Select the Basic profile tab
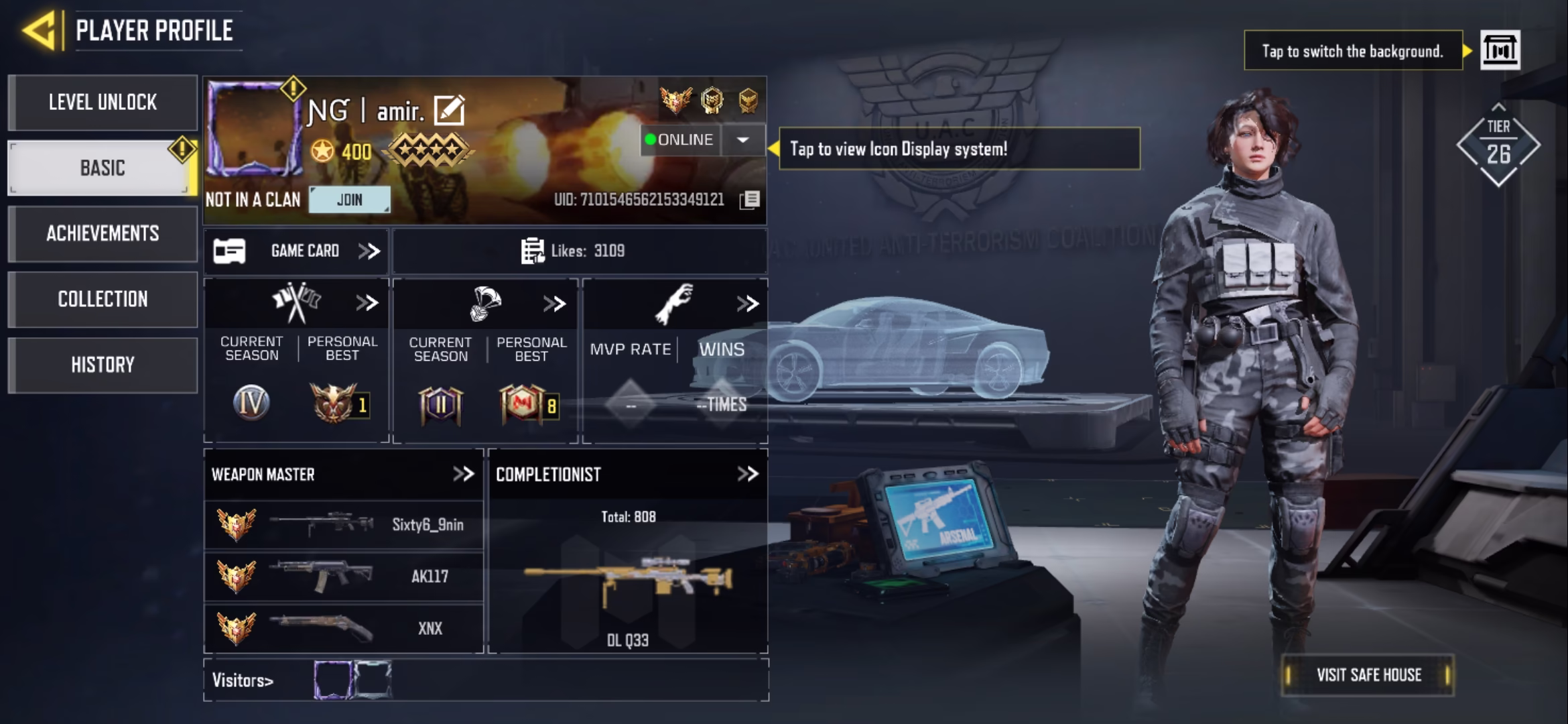The height and width of the screenshot is (724, 1568). click(103, 168)
